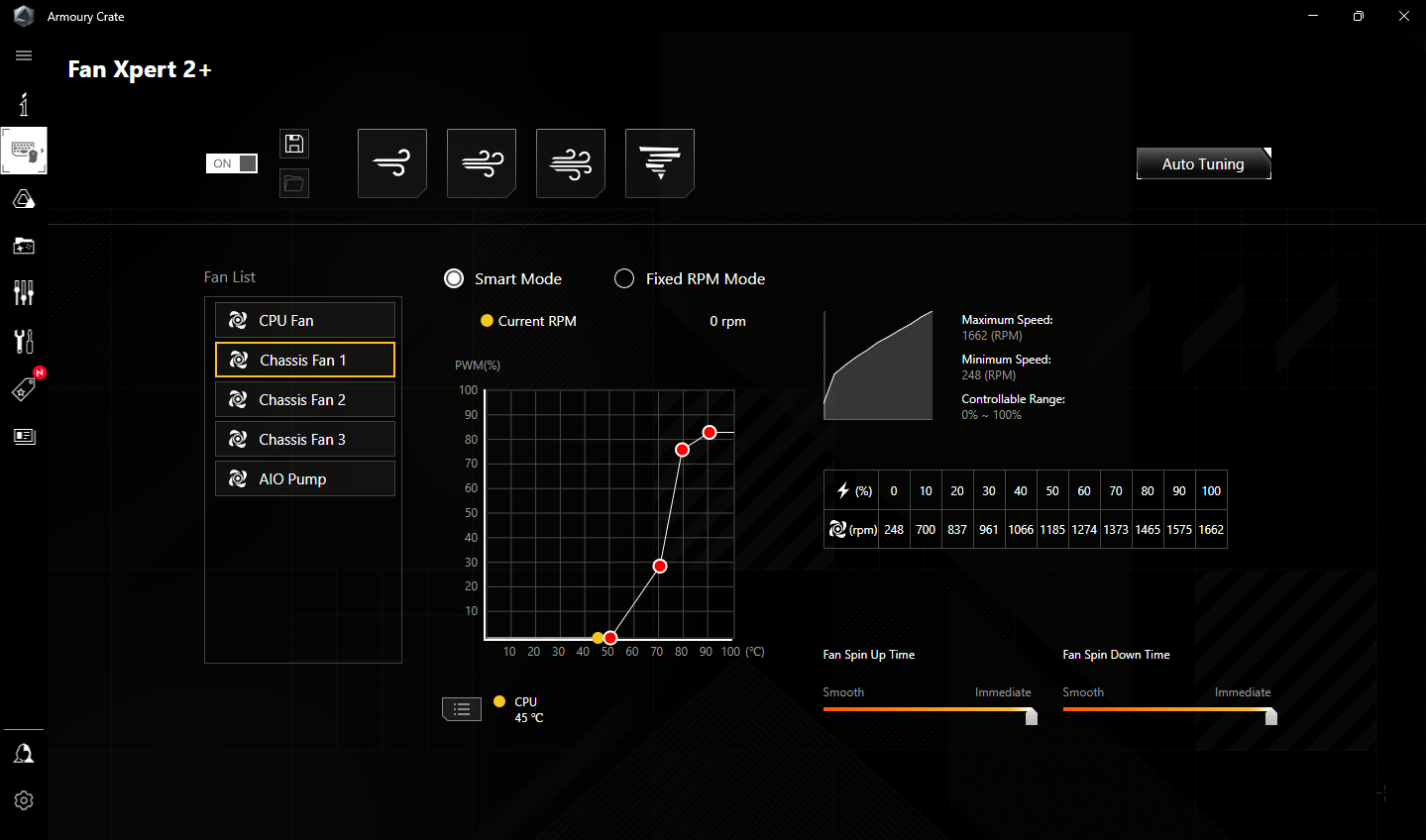This screenshot has height=840, width=1426.
Task: Save the fan profile with floppy icon
Action: [294, 144]
